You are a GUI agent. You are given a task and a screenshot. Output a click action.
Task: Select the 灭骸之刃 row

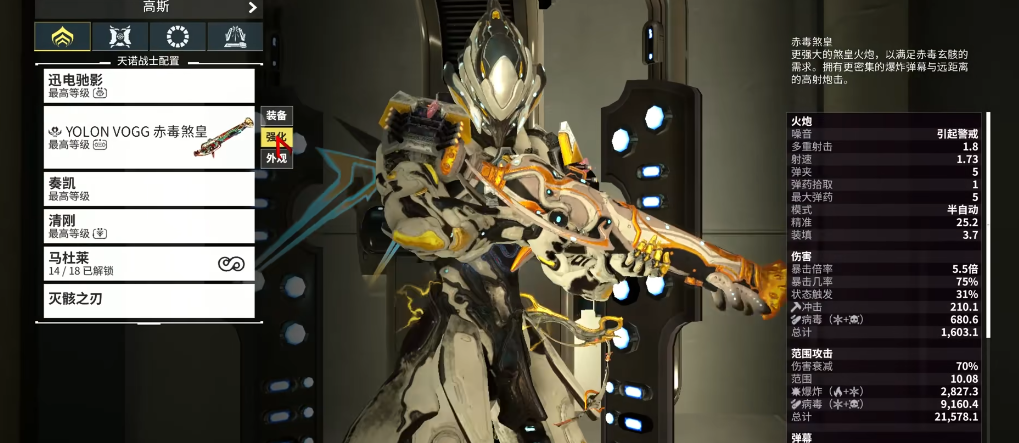coord(149,299)
